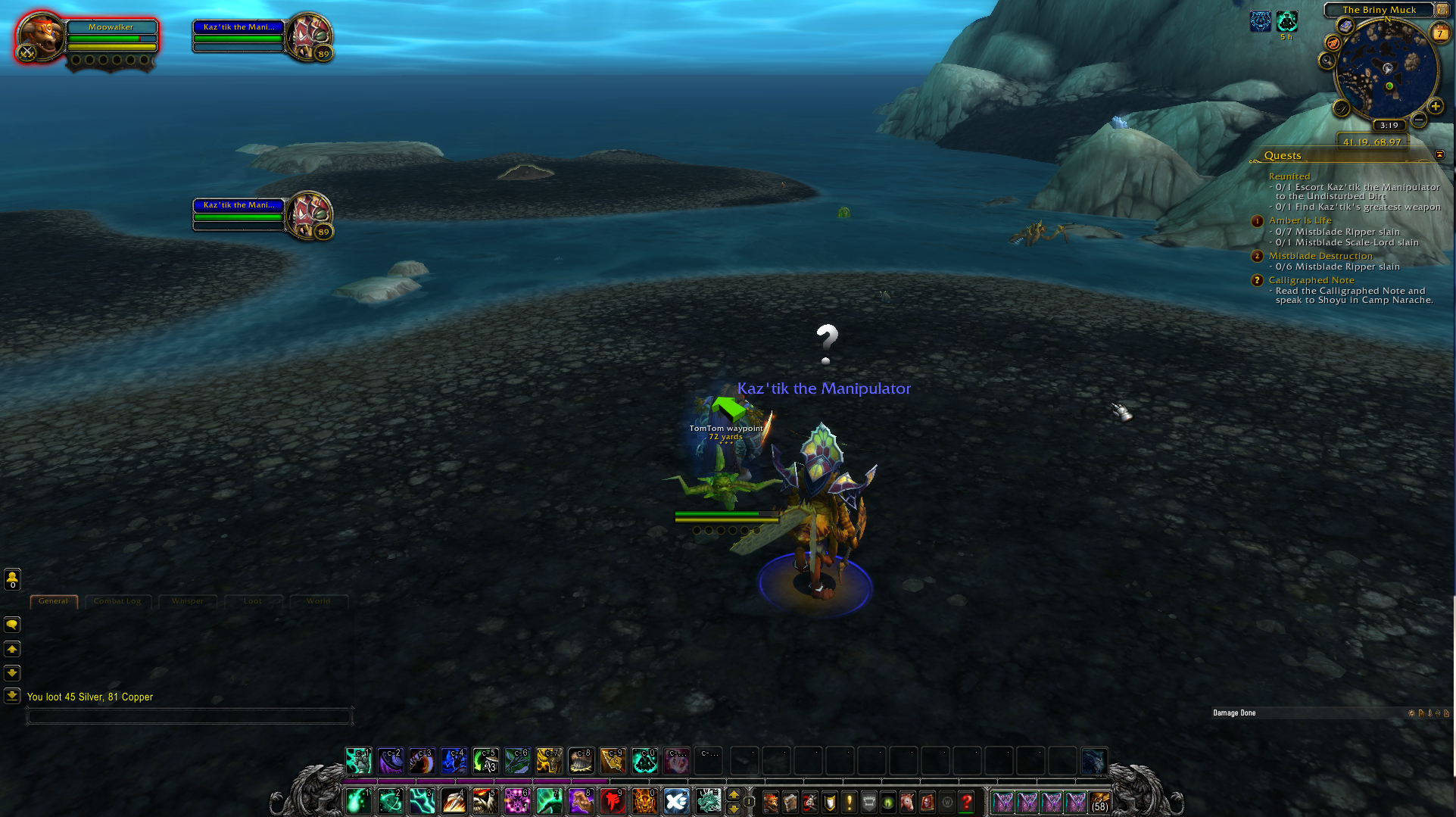Activate the red fist ability in slot 9
Image resolution: width=1456 pixels, height=817 pixels.
(613, 801)
